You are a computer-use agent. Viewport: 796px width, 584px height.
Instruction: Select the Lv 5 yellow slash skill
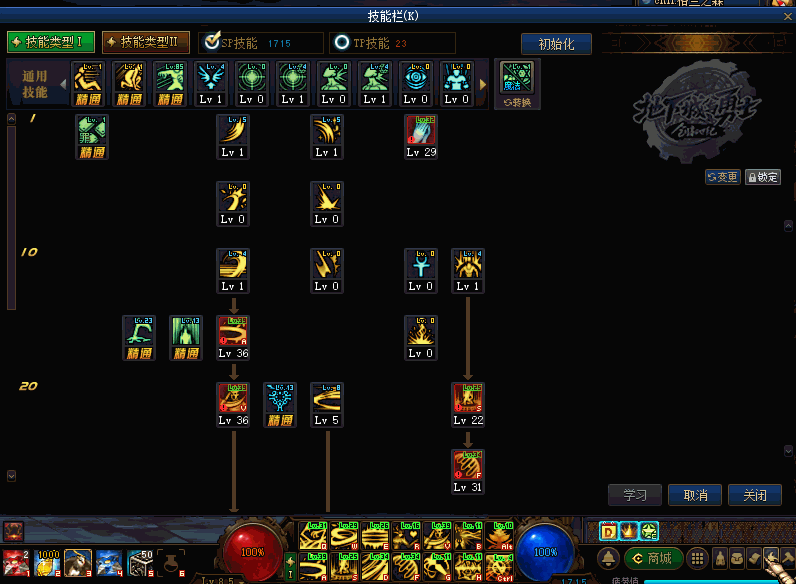(327, 403)
